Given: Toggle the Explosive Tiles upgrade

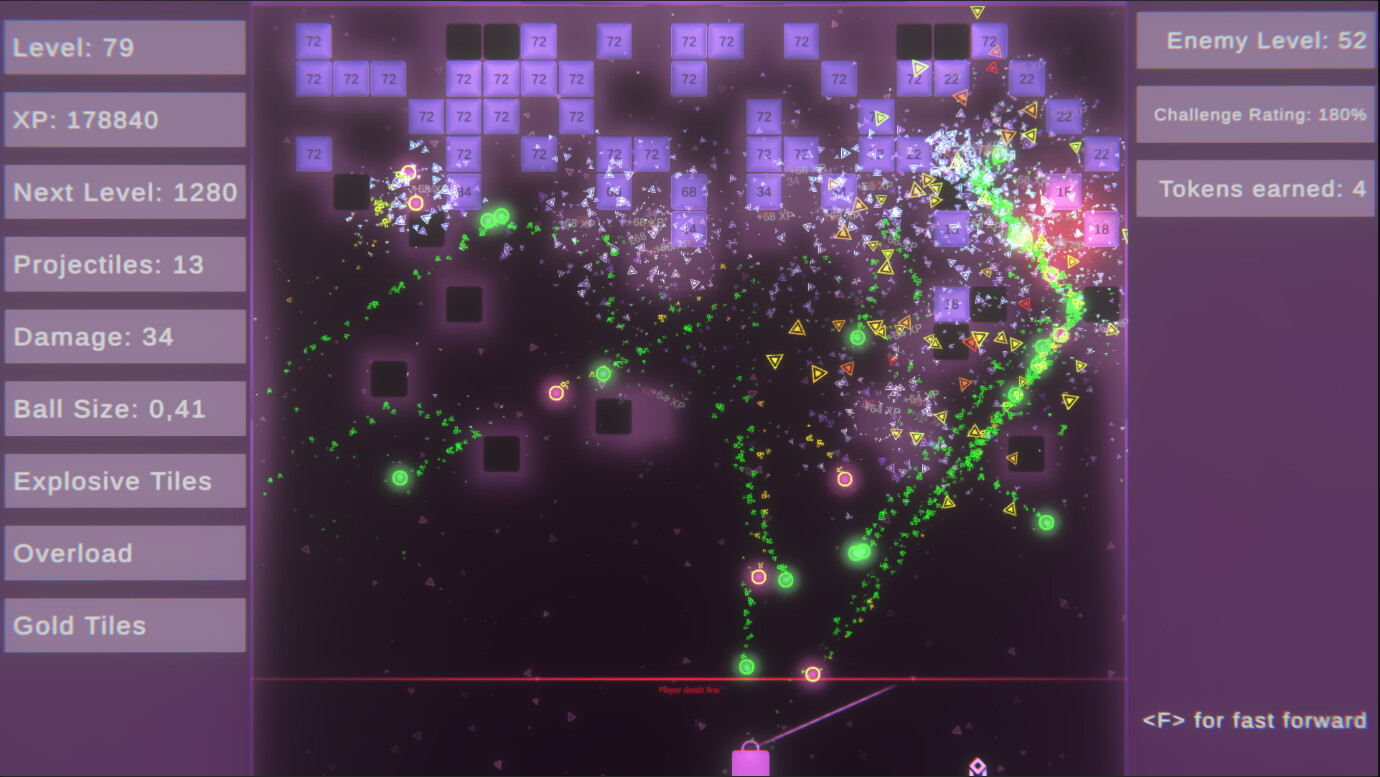Looking at the screenshot, I should [124, 481].
